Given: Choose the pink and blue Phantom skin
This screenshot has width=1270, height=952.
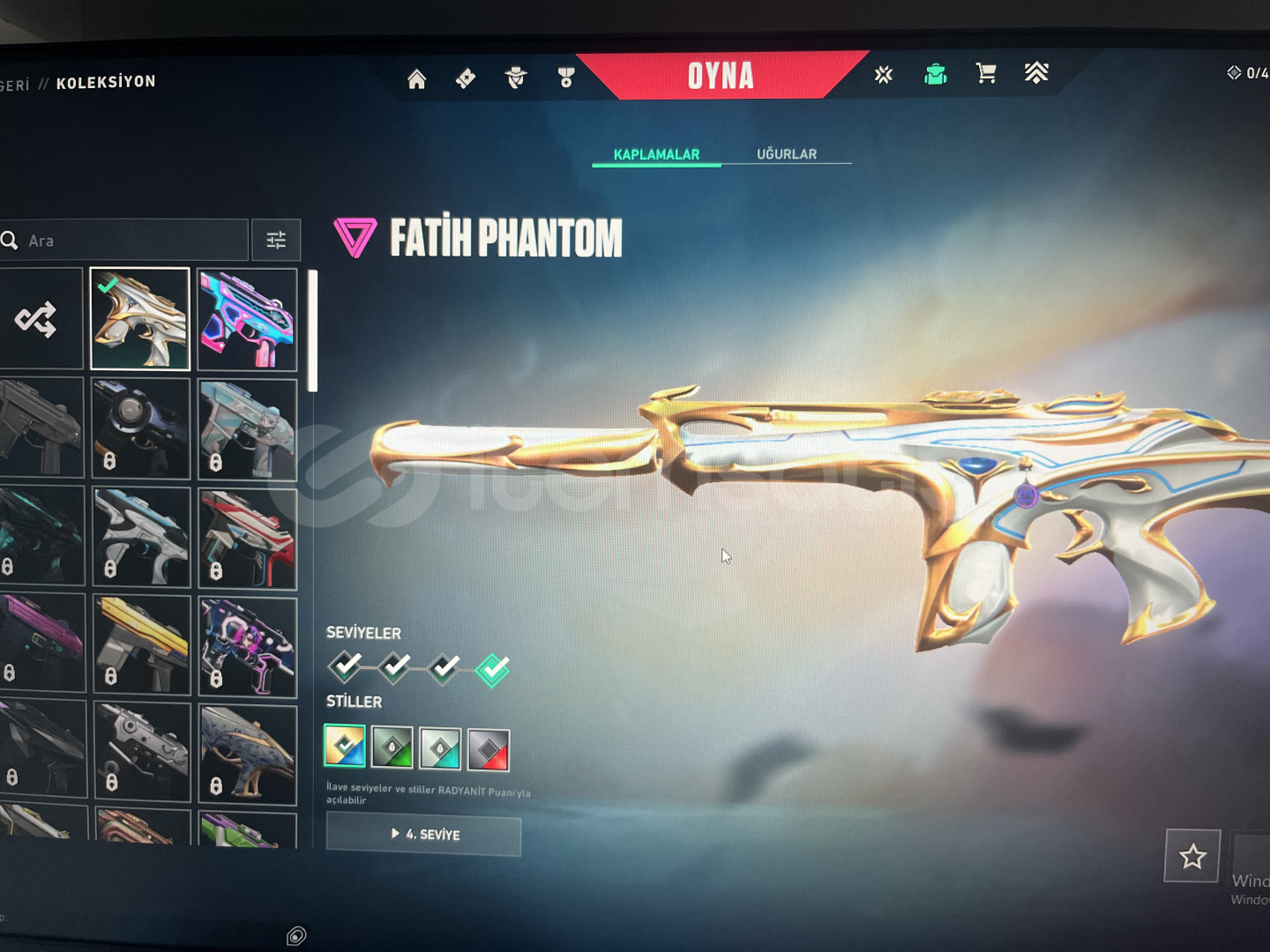Looking at the screenshot, I should point(247,319).
